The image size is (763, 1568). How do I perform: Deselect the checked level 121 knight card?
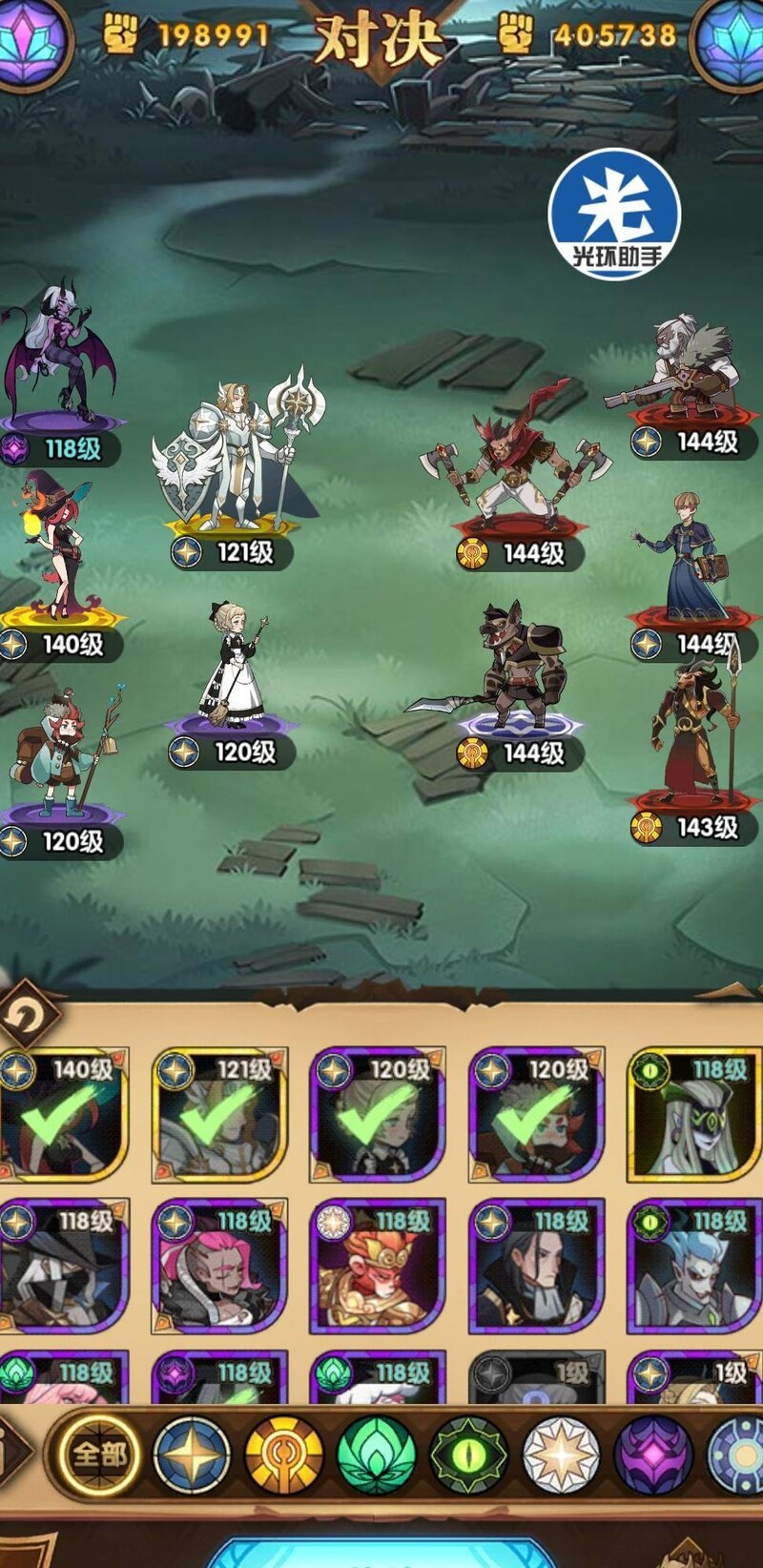click(x=219, y=1114)
